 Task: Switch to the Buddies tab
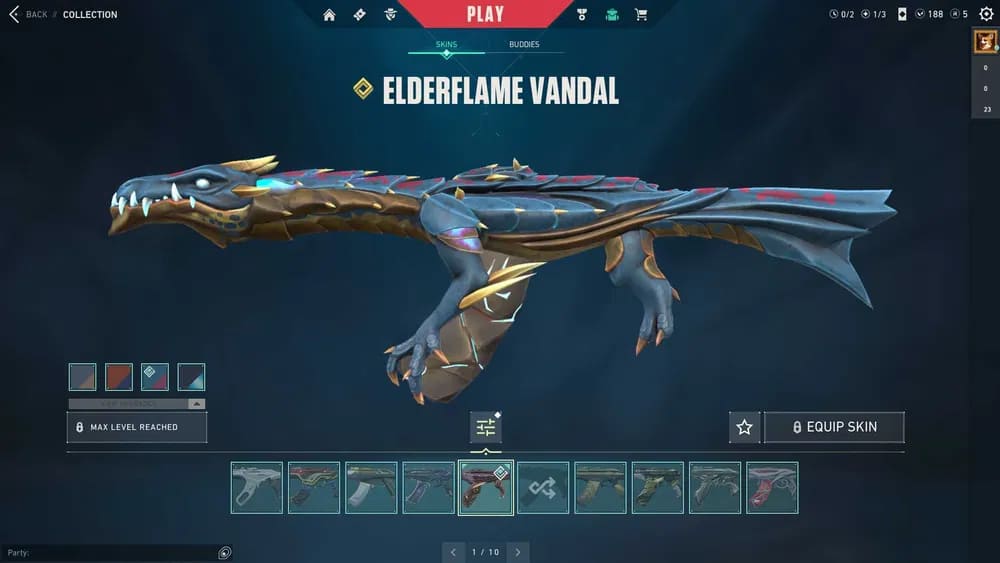pyautogui.click(x=524, y=45)
